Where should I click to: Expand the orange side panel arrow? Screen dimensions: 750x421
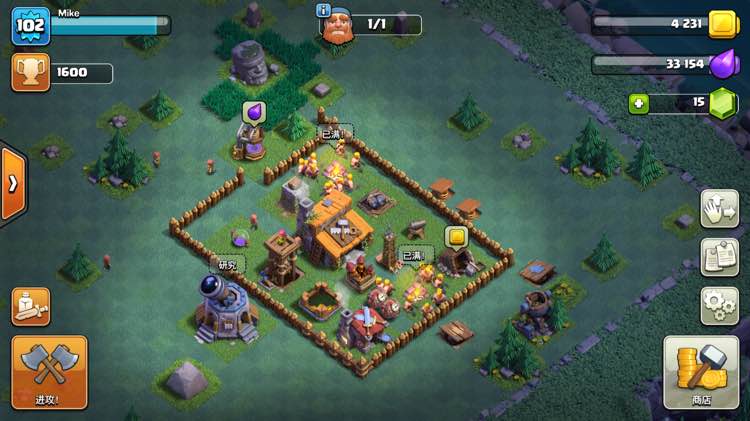pyautogui.click(x=12, y=184)
